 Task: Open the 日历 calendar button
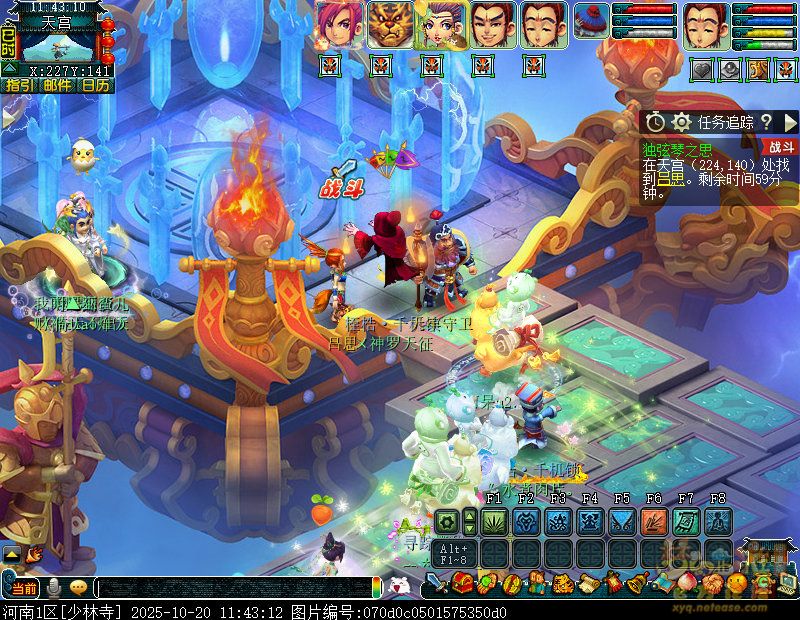95,86
